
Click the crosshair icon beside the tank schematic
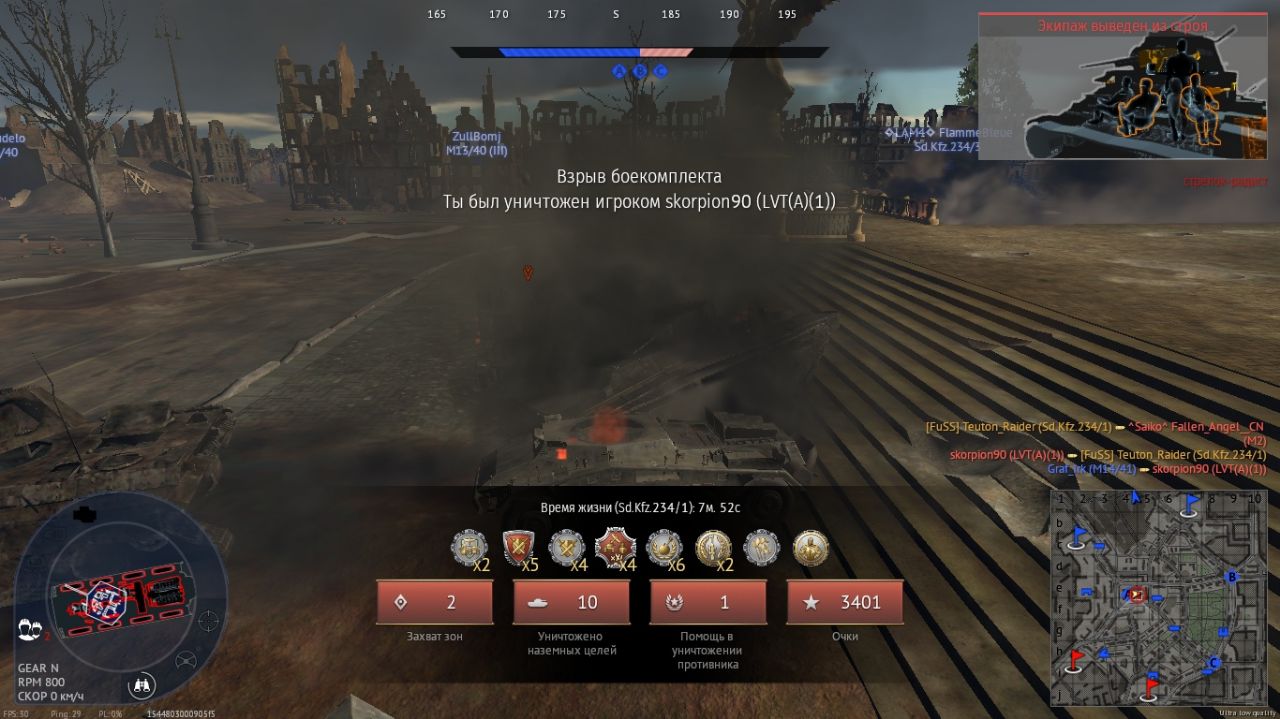point(208,620)
